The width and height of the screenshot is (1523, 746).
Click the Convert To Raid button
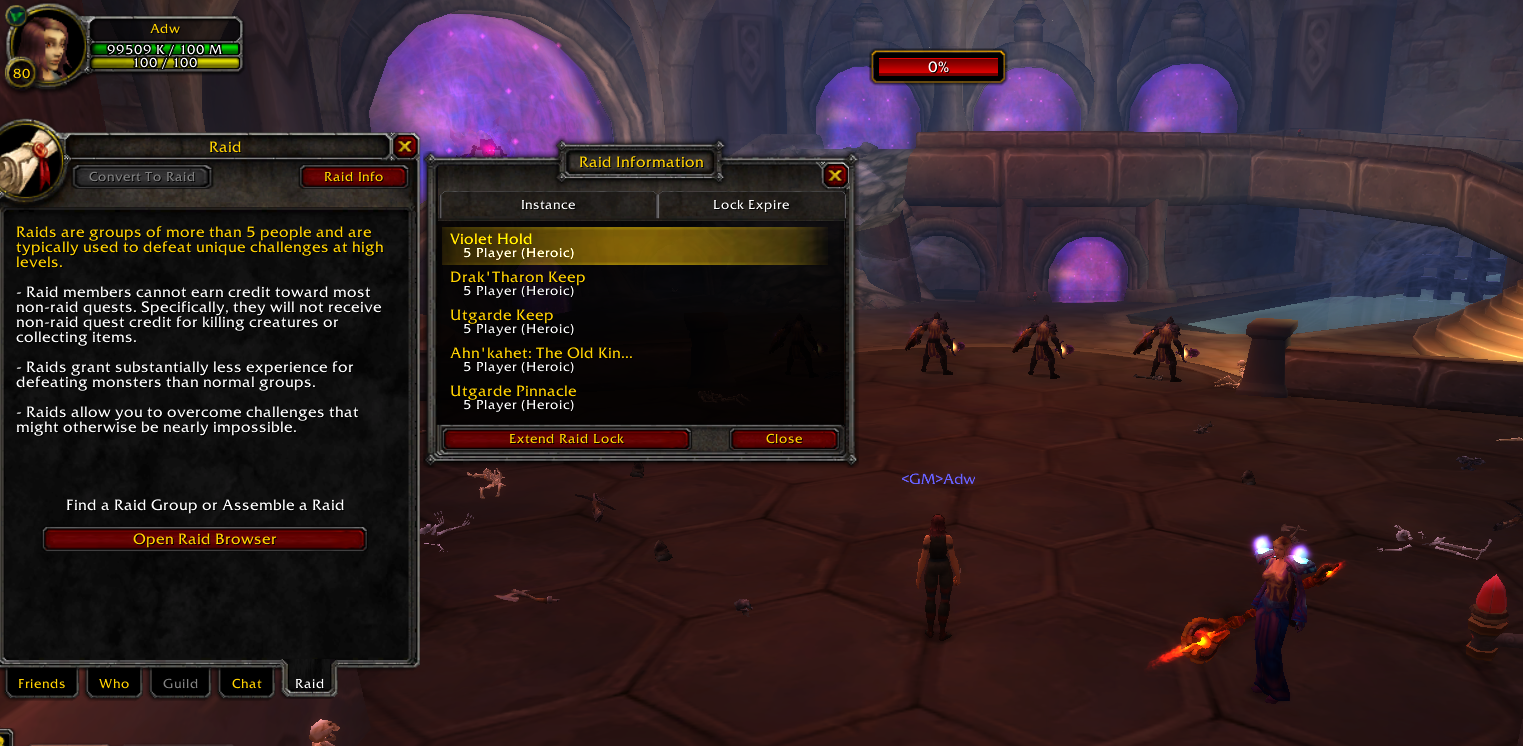pyautogui.click(x=142, y=176)
